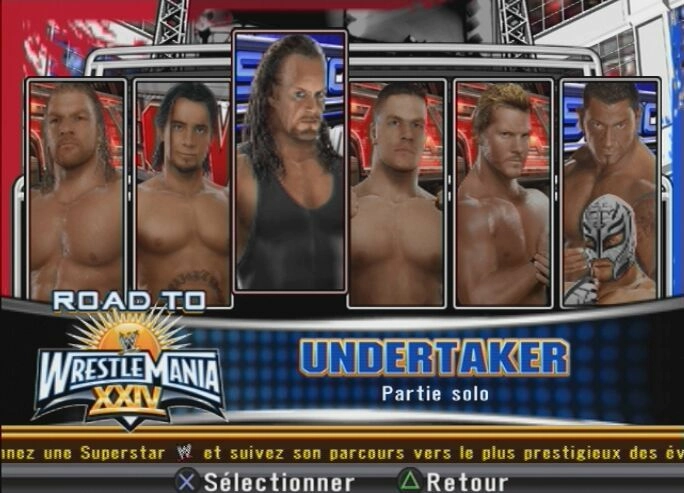Choose the Chris Jericho portrait card
684x493 pixels.
pos(502,190)
